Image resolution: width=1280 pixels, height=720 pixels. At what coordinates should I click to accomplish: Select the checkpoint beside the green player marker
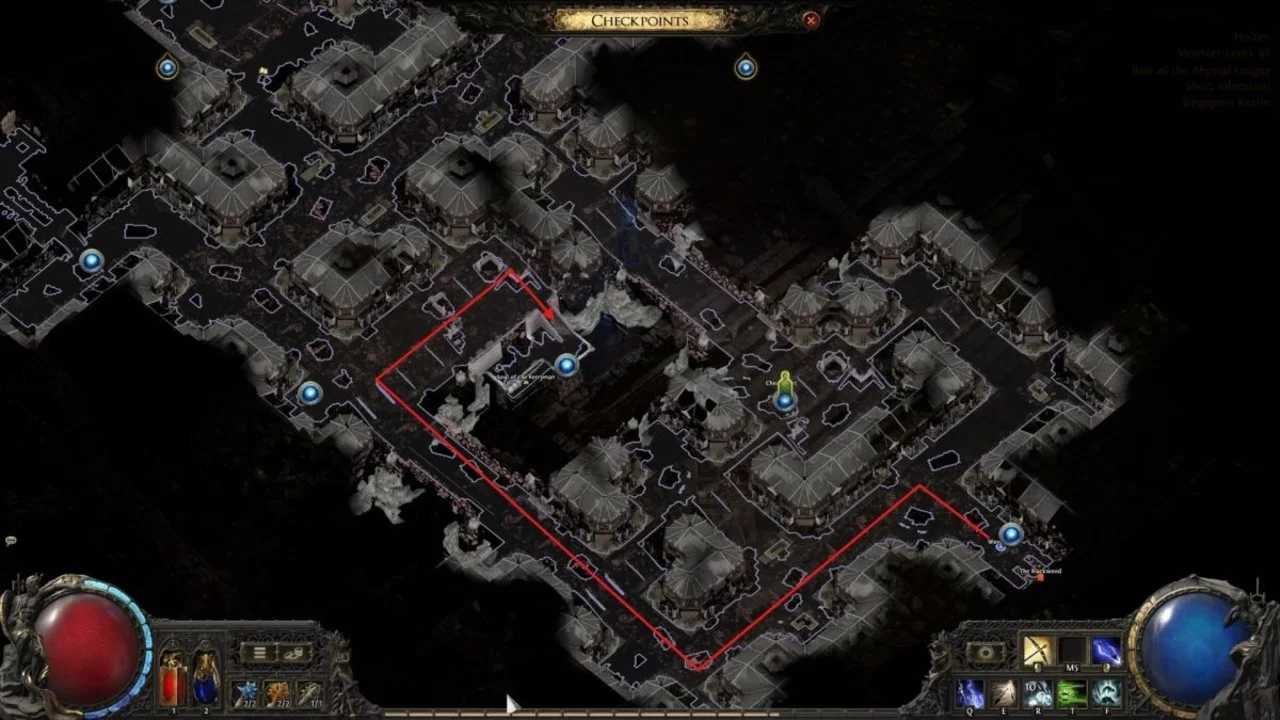(785, 401)
